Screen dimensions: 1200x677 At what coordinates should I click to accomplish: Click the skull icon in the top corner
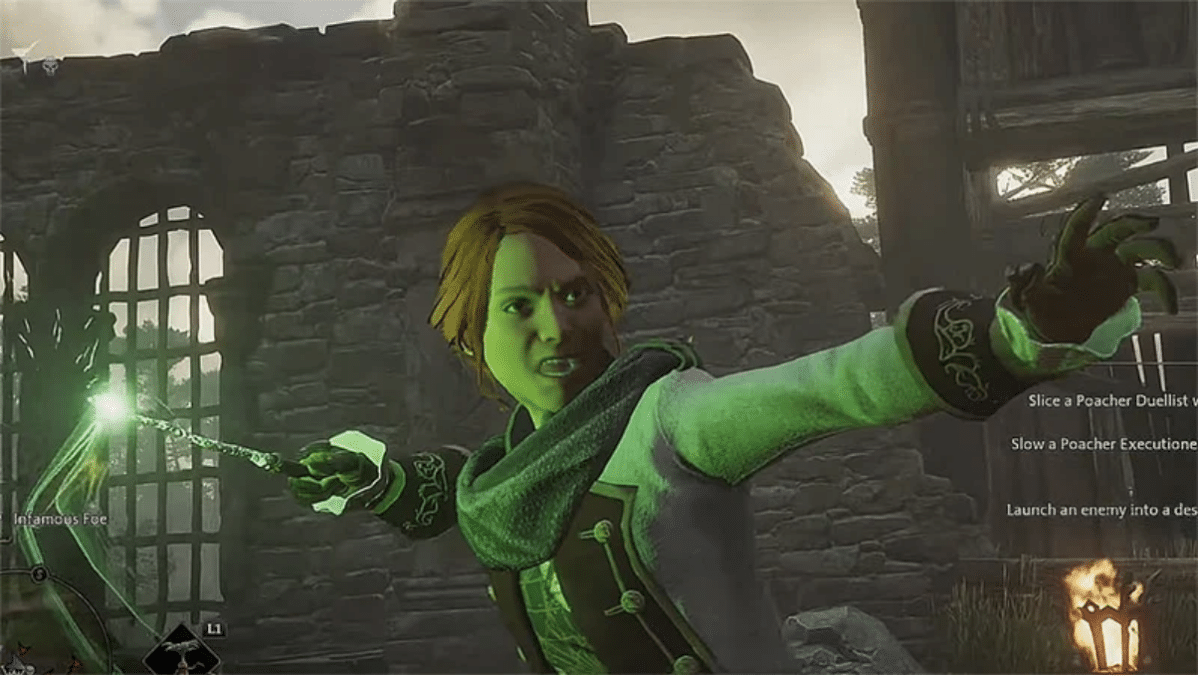tap(50, 66)
